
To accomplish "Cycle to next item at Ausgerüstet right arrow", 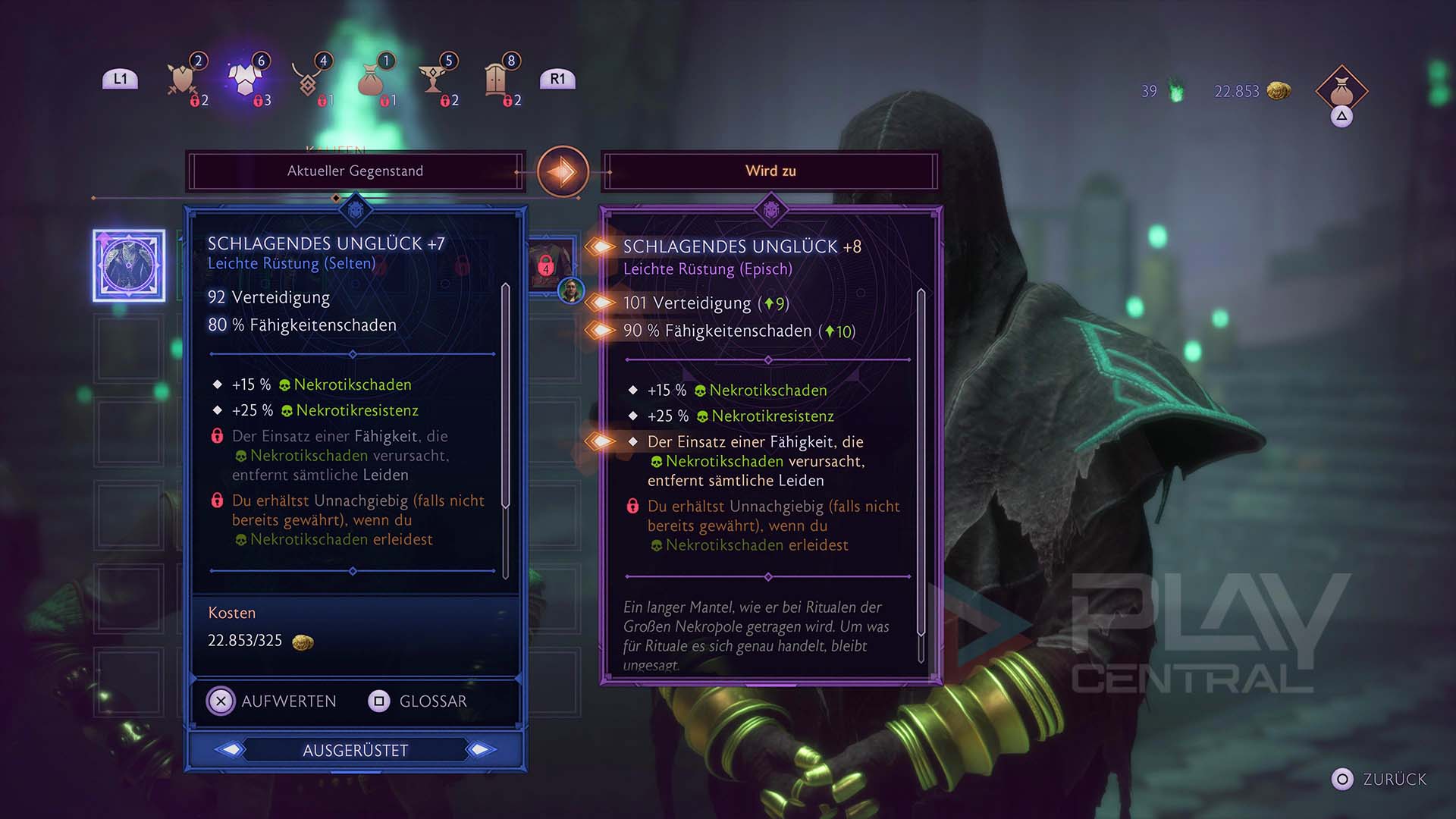I will coord(481,750).
